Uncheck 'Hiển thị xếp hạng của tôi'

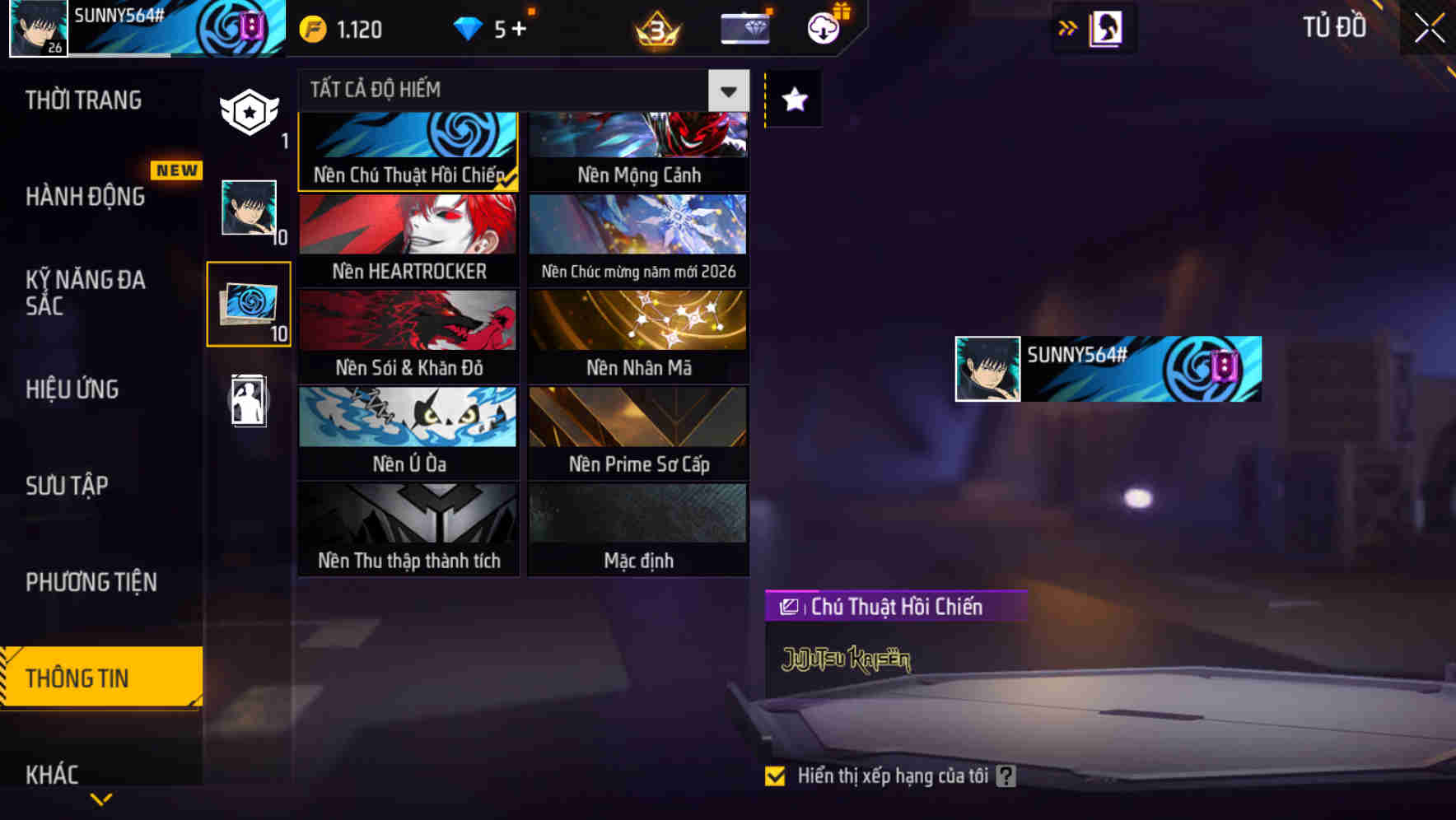pos(775,775)
